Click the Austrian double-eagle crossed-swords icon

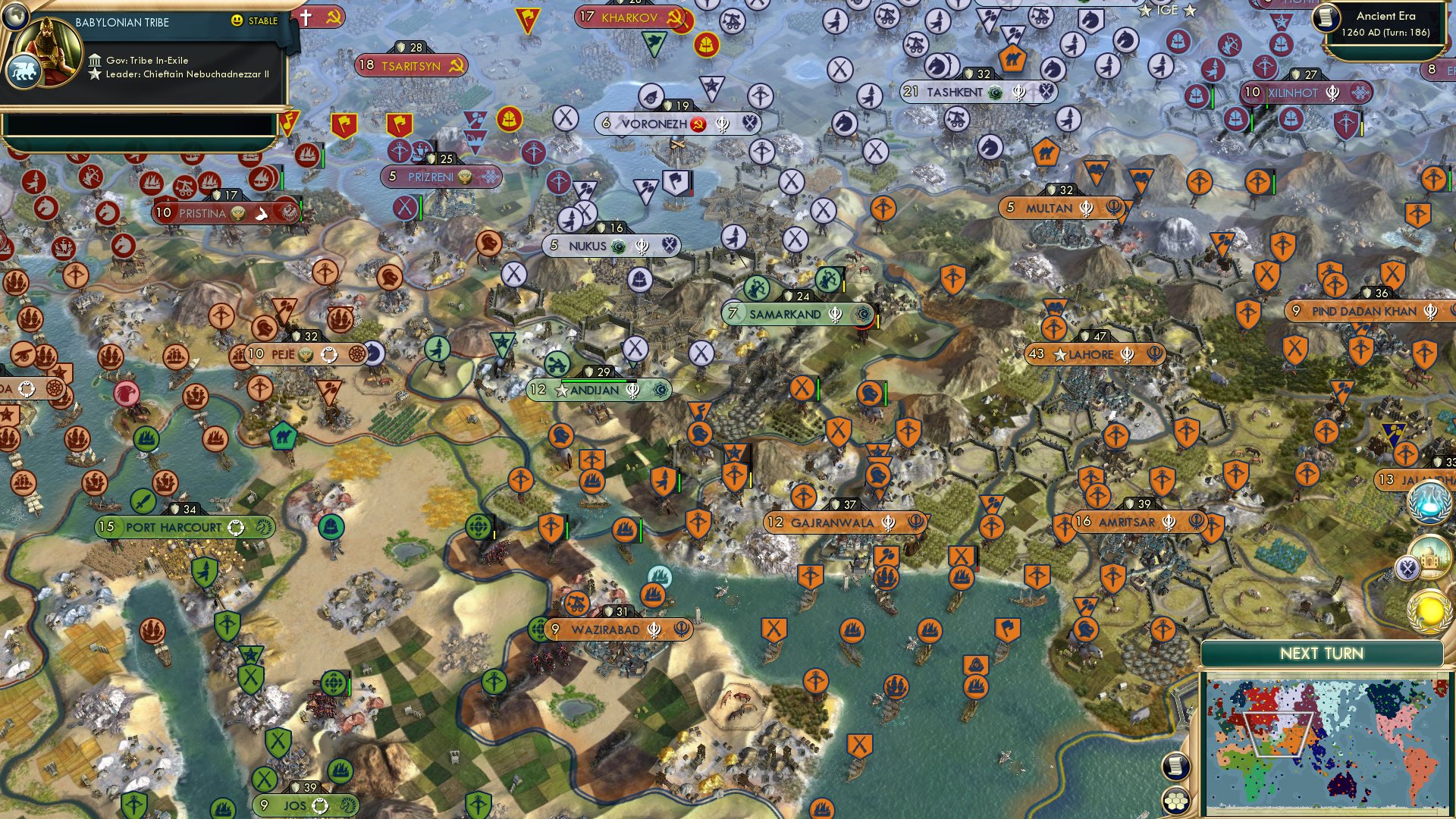point(1409,566)
